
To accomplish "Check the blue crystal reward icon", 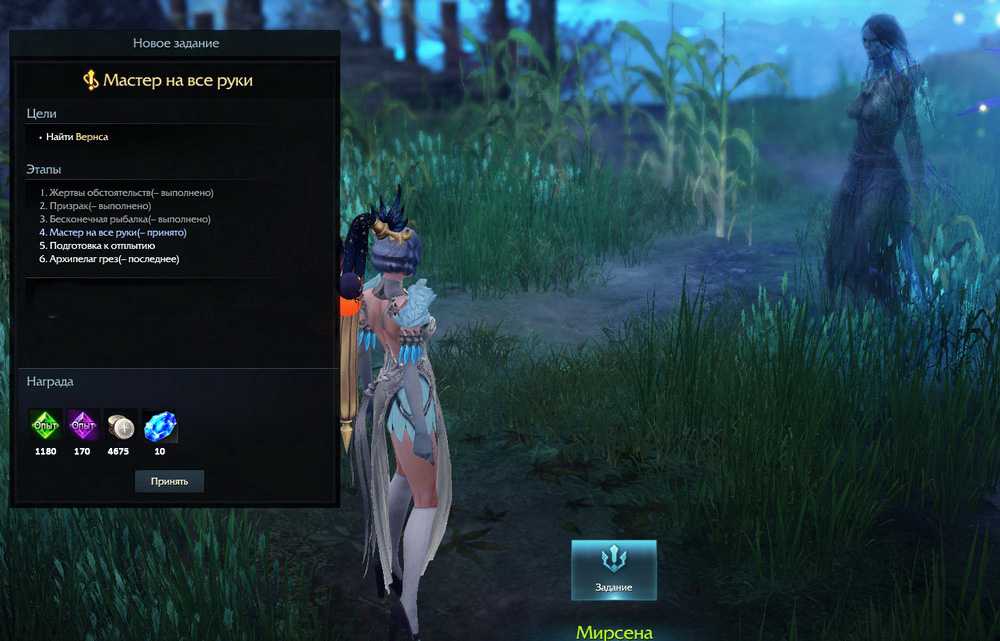I will pyautogui.click(x=159, y=426).
